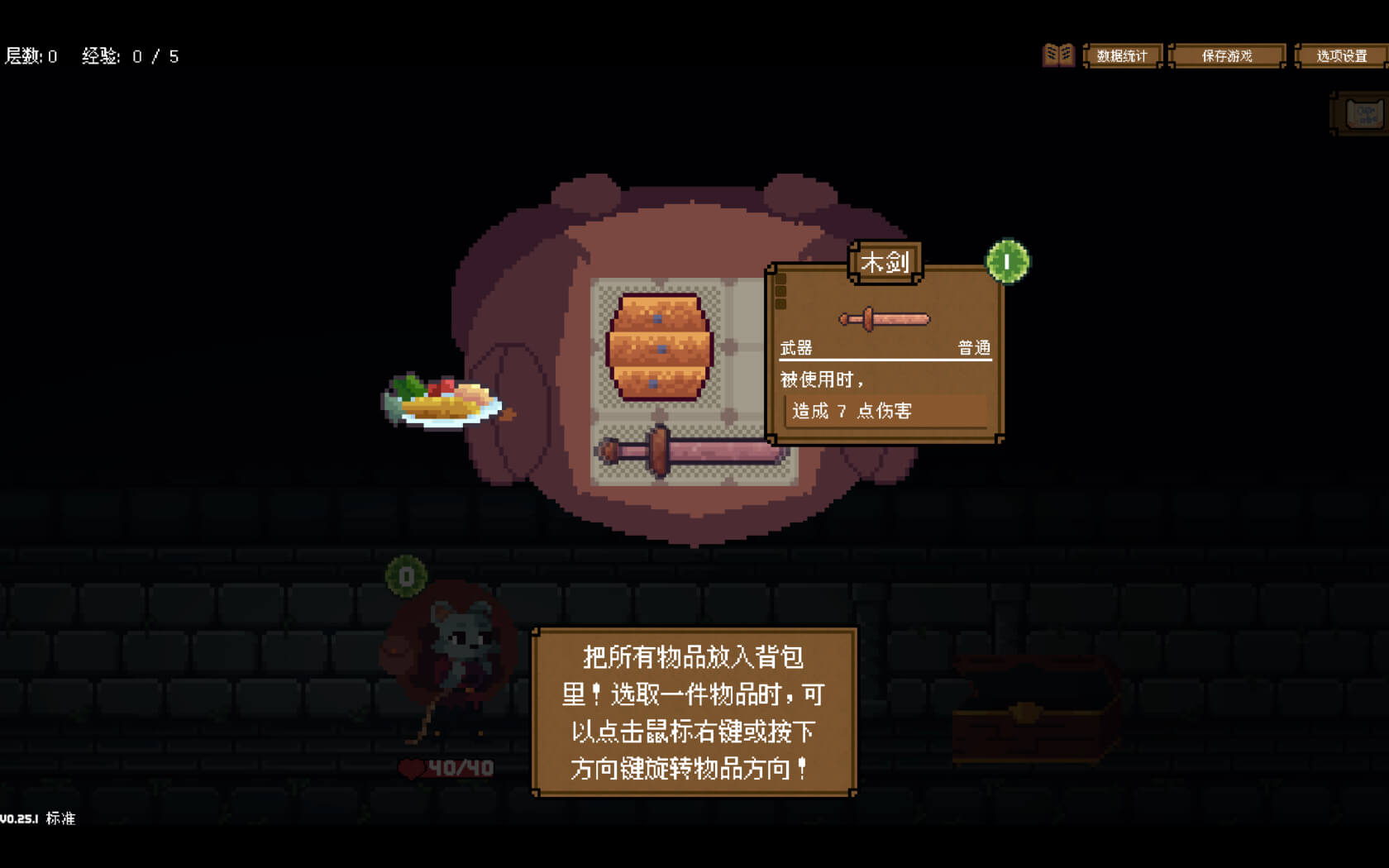Viewport: 1389px width, 868px height.
Task: Select the wooden shield in the backpack
Action: [x=659, y=347]
